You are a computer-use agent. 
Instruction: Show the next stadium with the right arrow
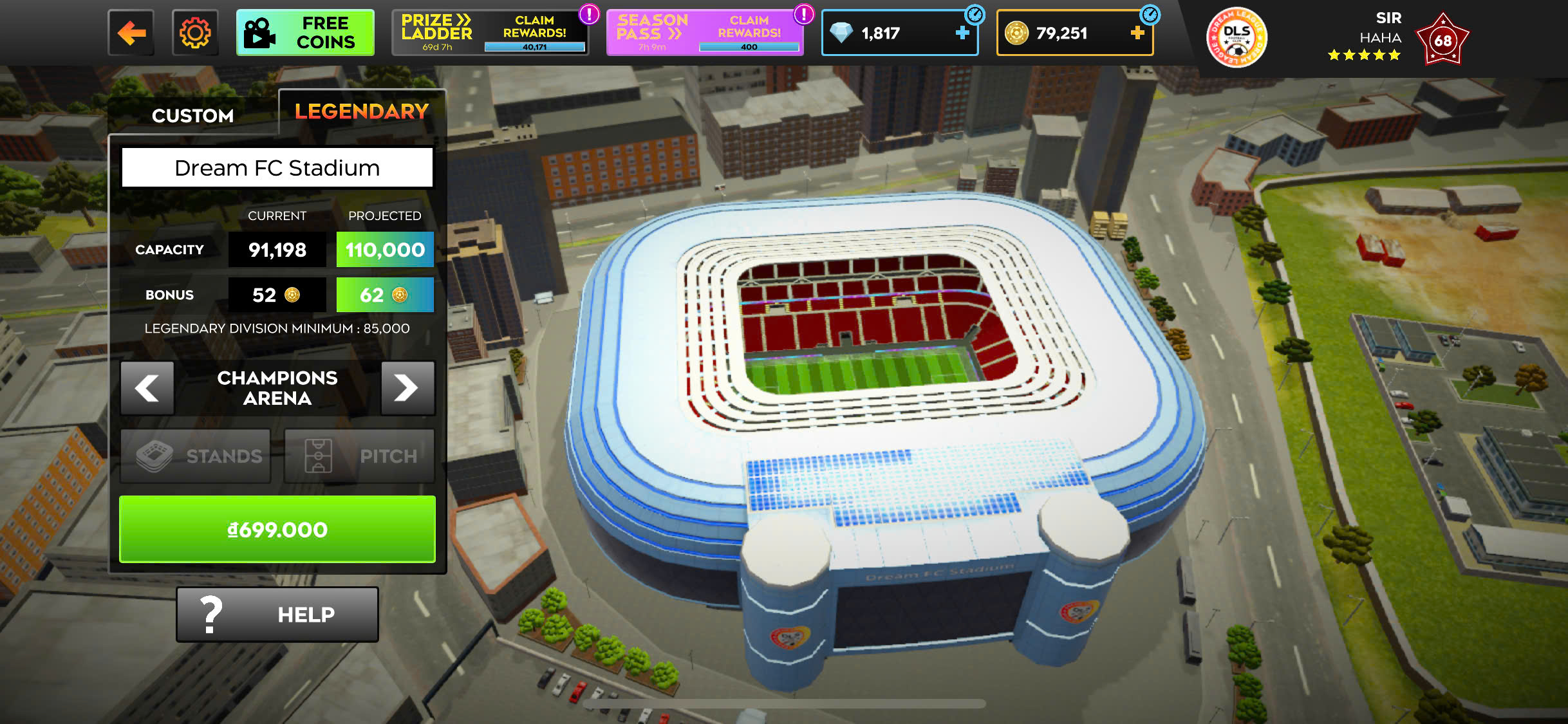pos(407,388)
